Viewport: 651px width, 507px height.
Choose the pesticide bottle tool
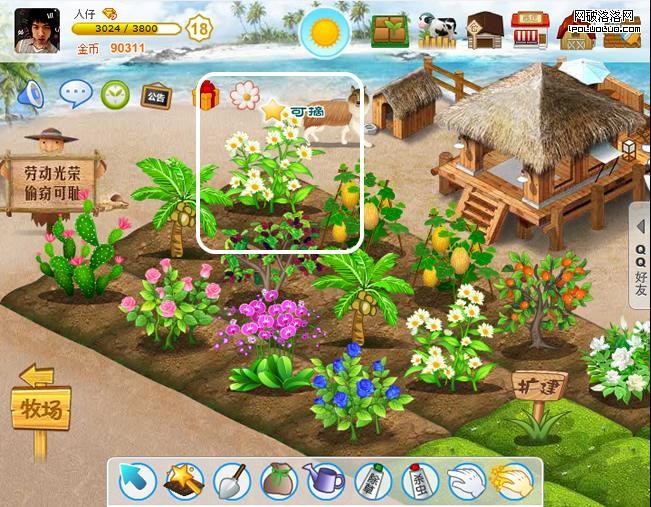pos(419,481)
